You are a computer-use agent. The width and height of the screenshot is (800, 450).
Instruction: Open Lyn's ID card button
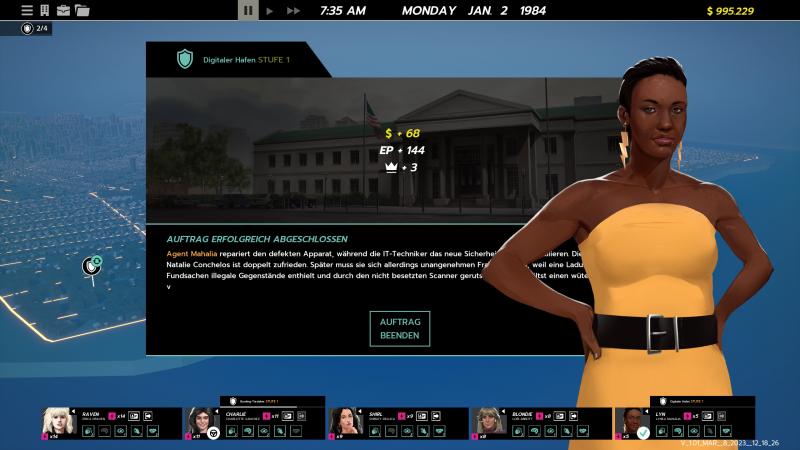[x=708, y=415]
